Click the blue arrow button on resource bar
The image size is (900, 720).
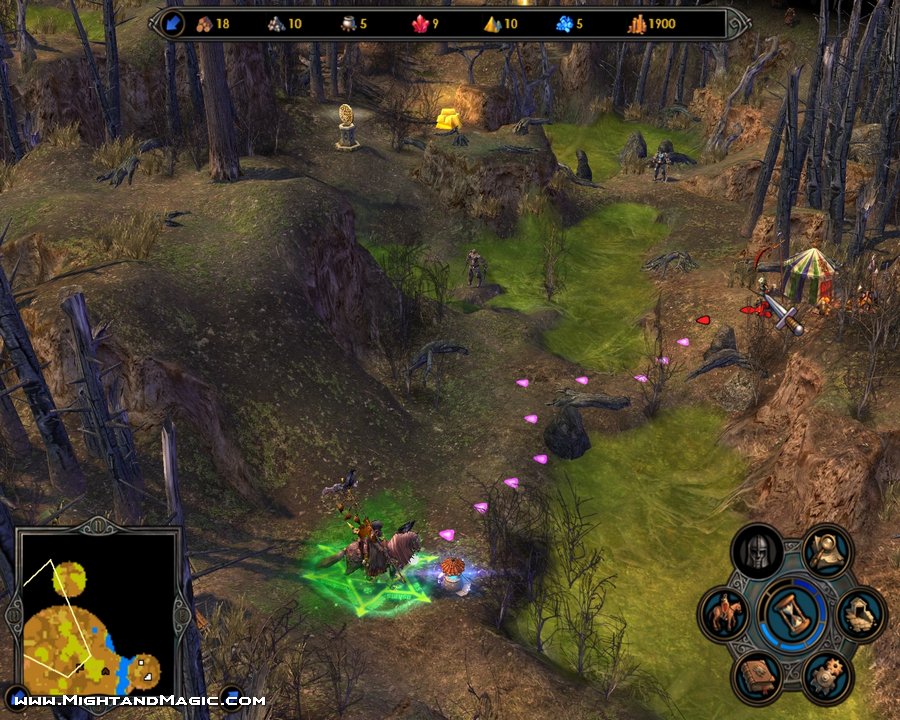171,23
